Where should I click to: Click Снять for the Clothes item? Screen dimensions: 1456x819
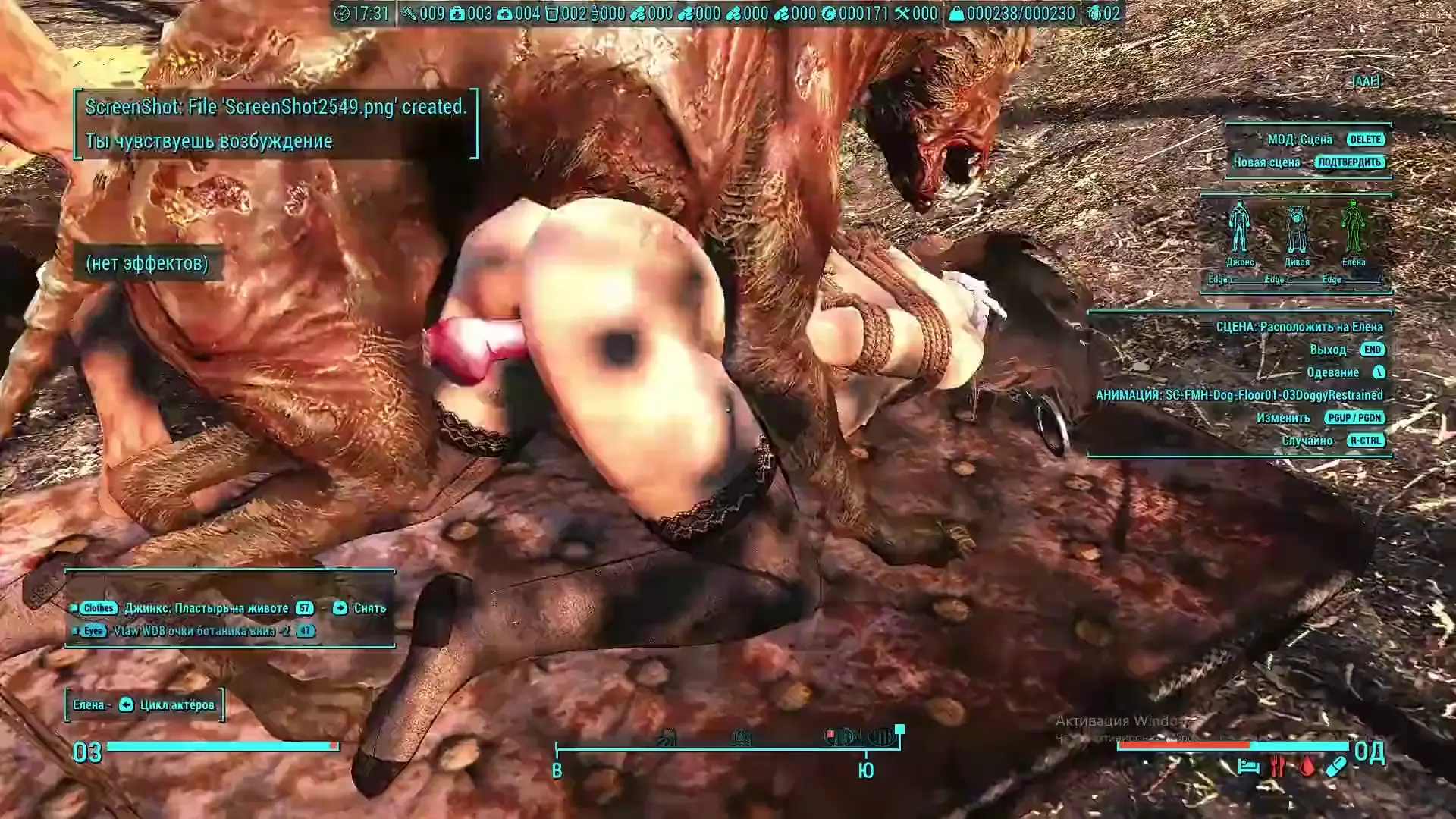360,608
